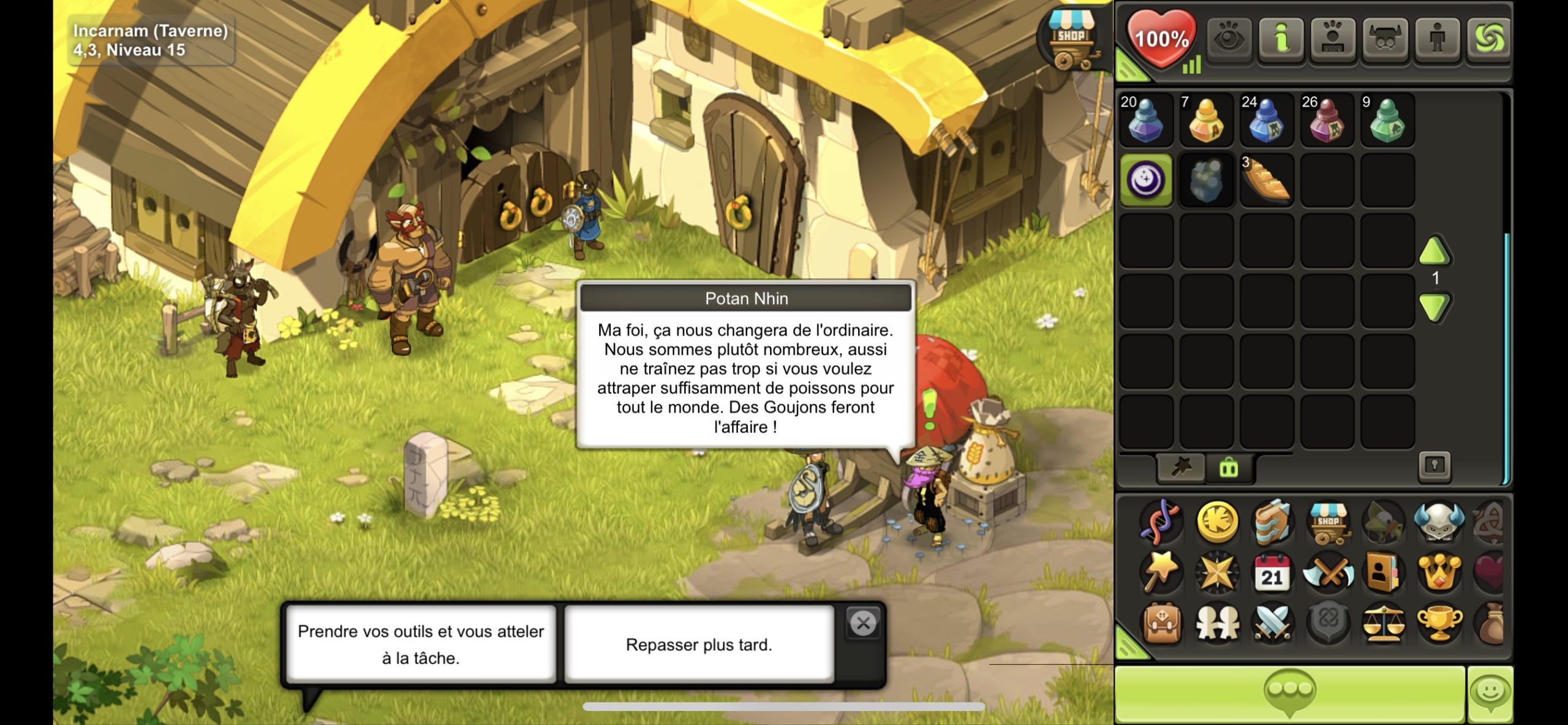Close the dialogue options with the X
Image resolution: width=1568 pixels, height=725 pixels.
point(863,624)
